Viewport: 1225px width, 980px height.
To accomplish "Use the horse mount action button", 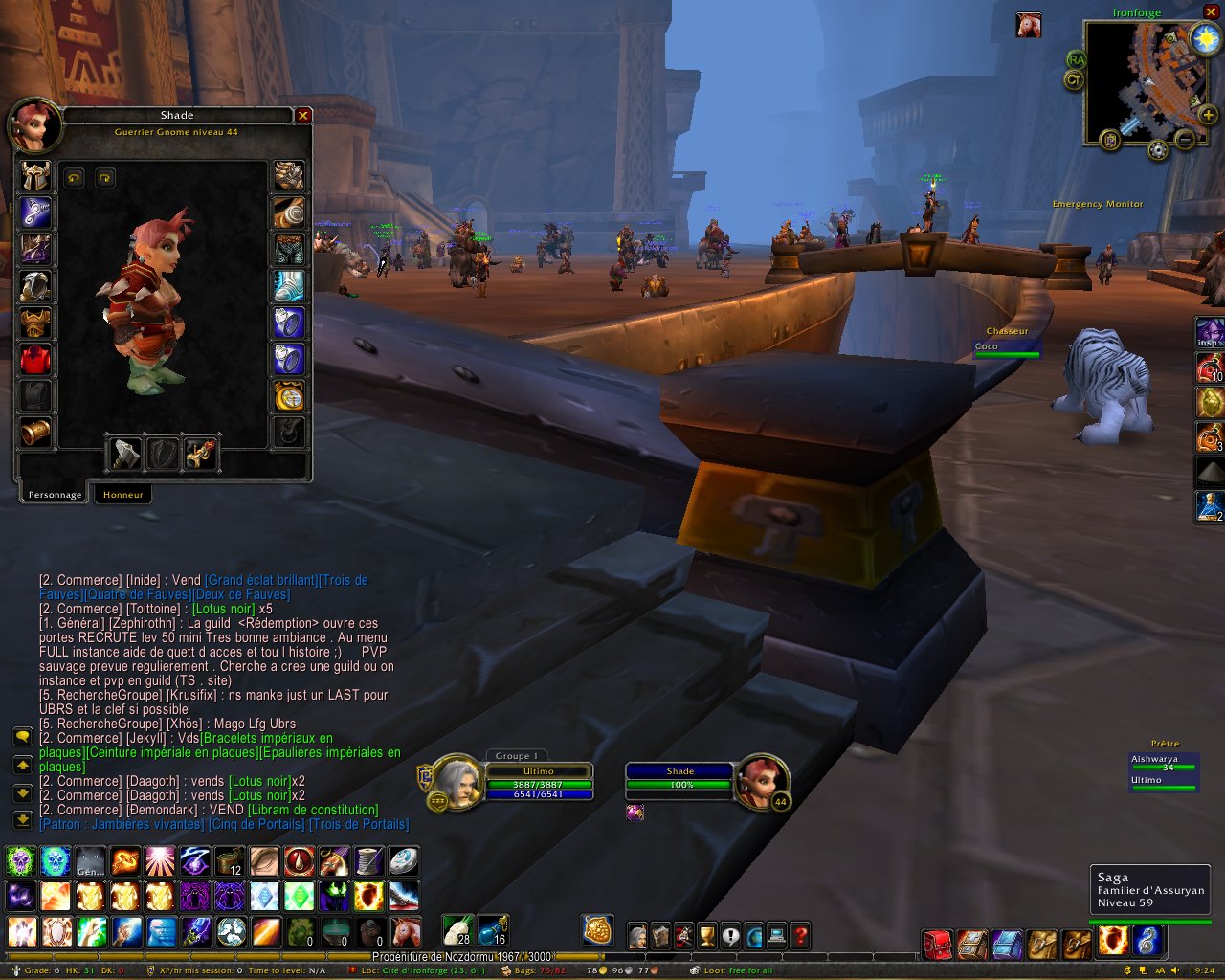I will (x=406, y=931).
